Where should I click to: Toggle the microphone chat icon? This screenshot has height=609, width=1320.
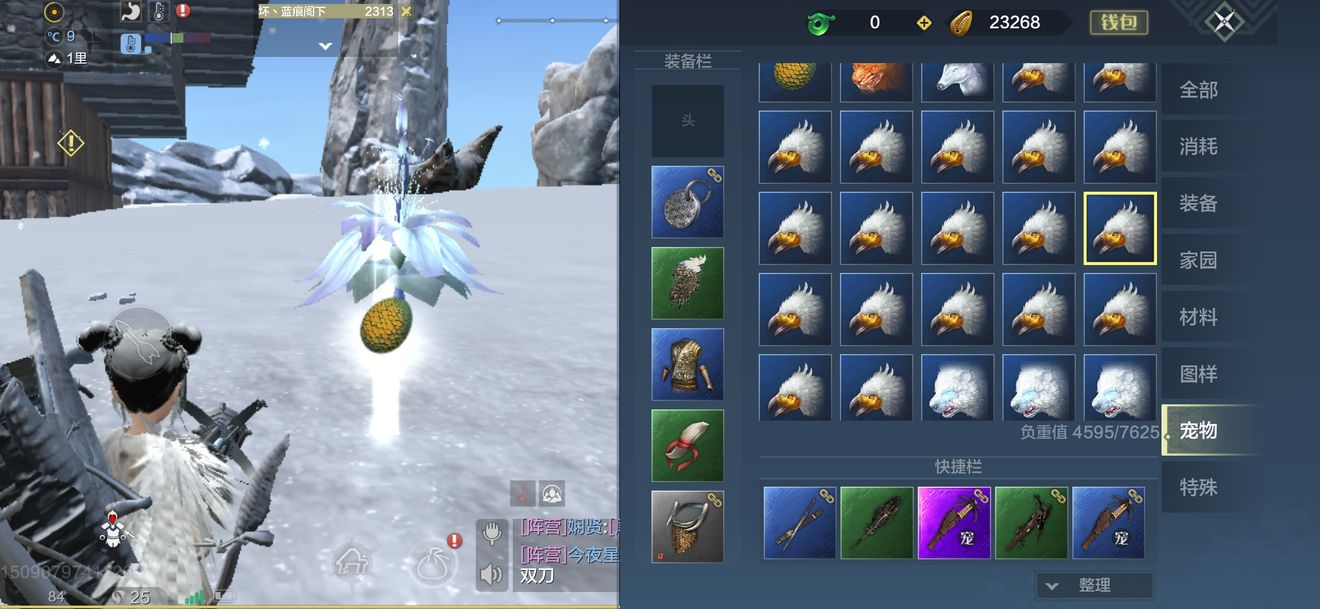(x=491, y=533)
